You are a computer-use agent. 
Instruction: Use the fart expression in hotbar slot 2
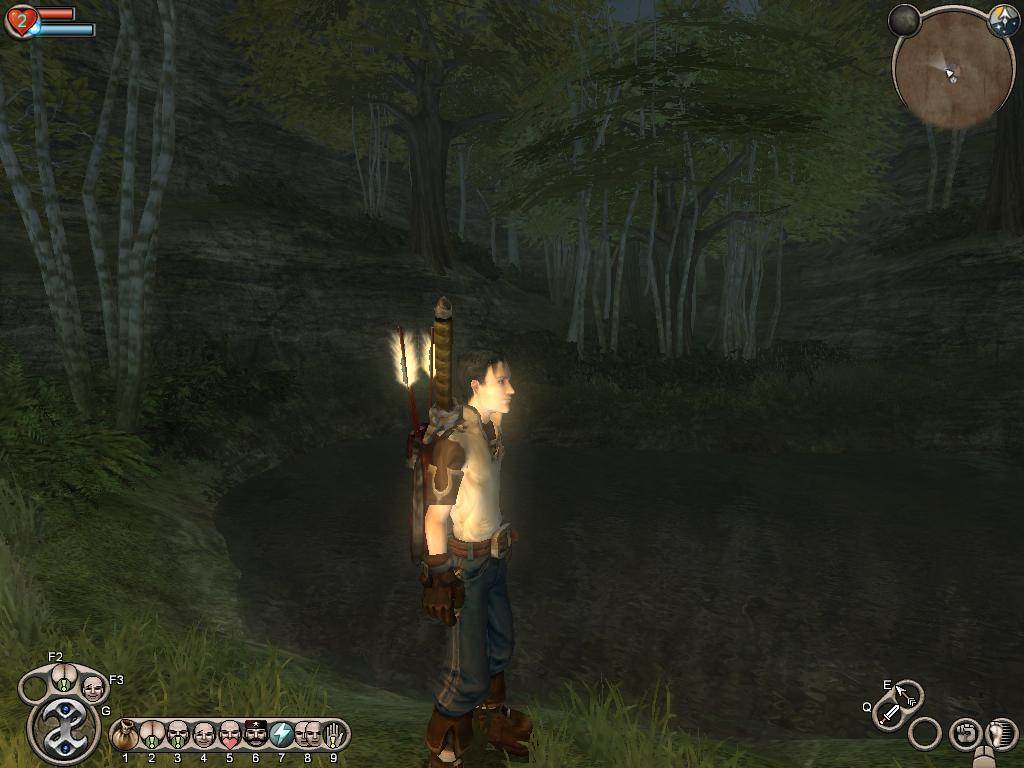point(152,735)
